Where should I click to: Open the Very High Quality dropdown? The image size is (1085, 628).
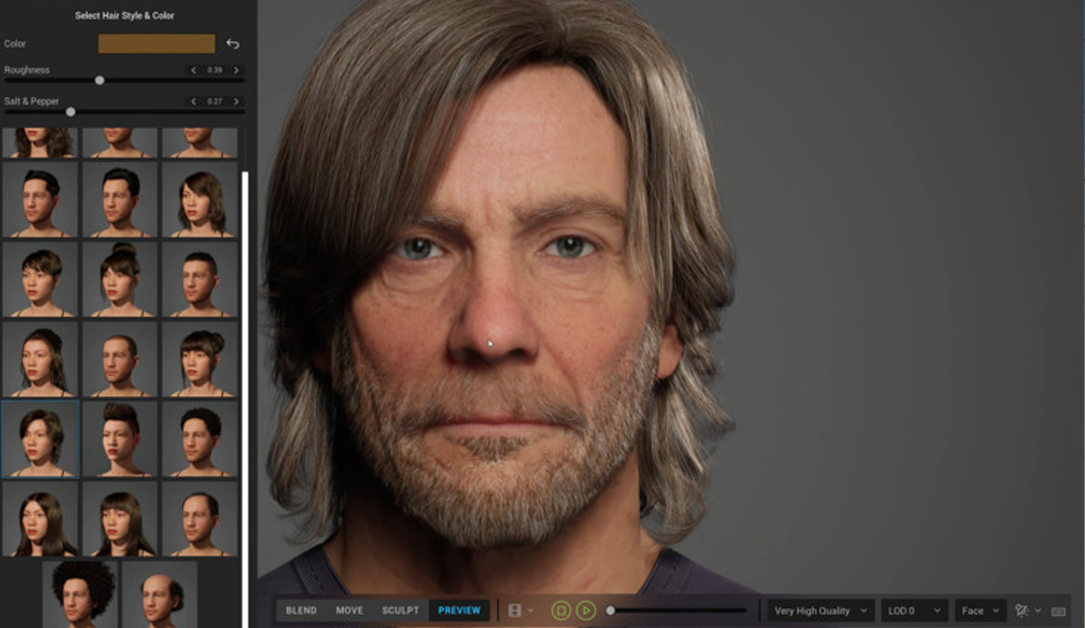(820, 611)
